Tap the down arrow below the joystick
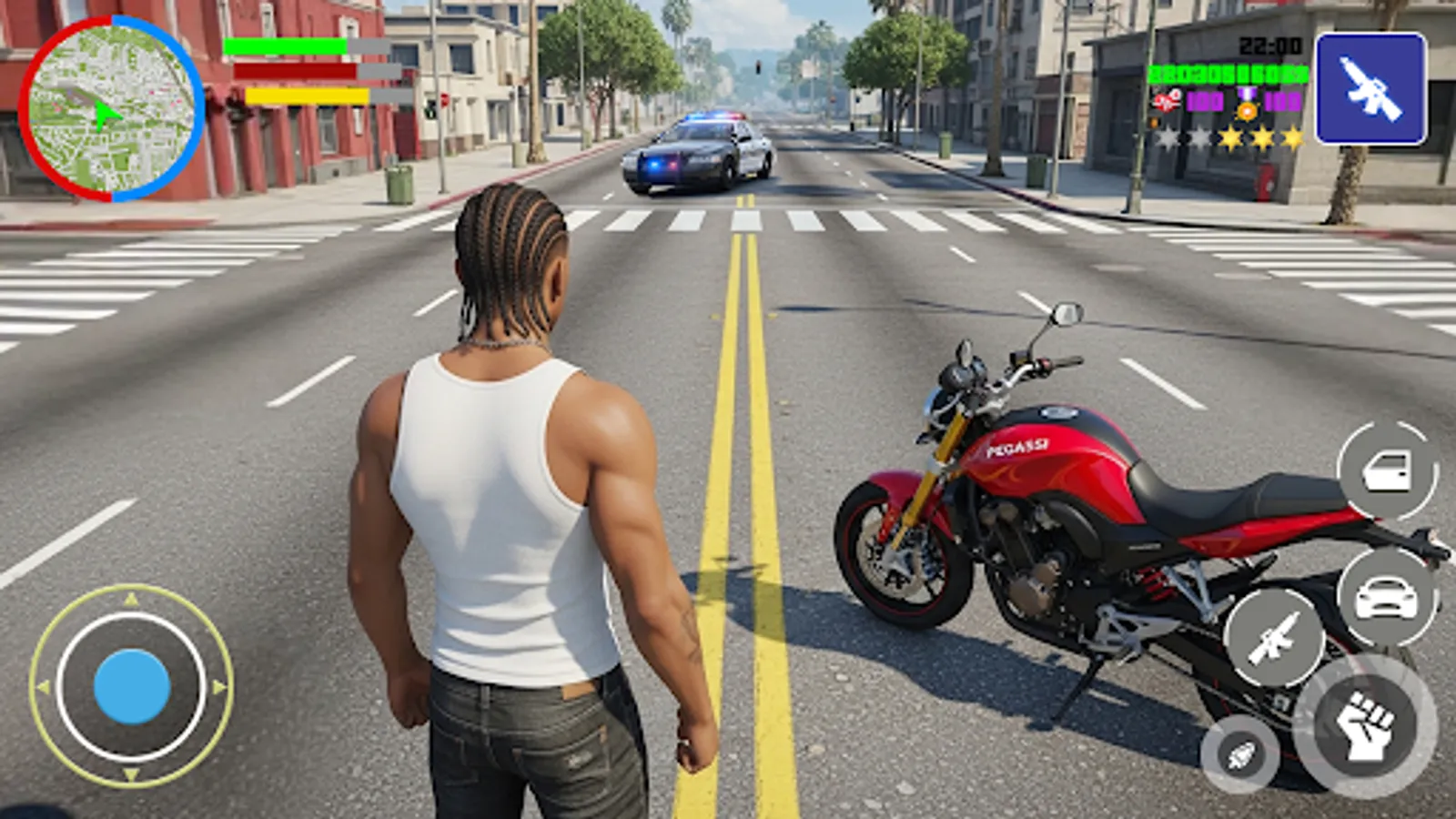 click(130, 775)
